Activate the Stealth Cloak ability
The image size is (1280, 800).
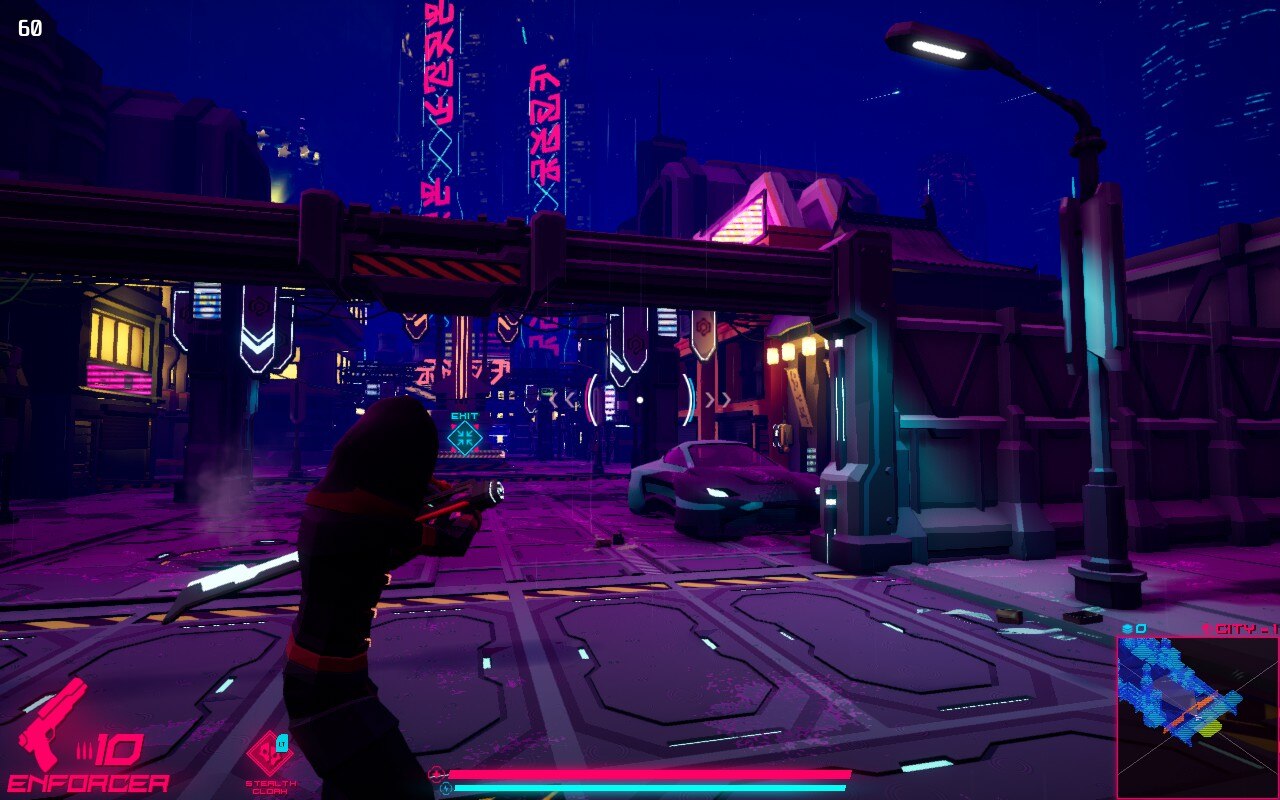[x=269, y=754]
